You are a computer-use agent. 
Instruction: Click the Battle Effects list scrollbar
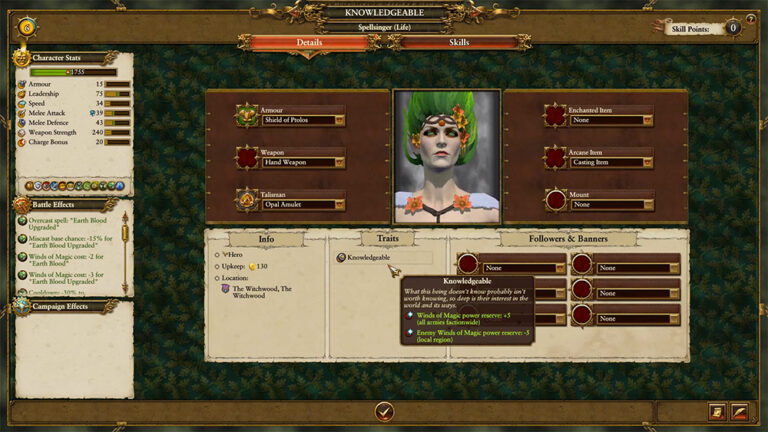(x=125, y=252)
